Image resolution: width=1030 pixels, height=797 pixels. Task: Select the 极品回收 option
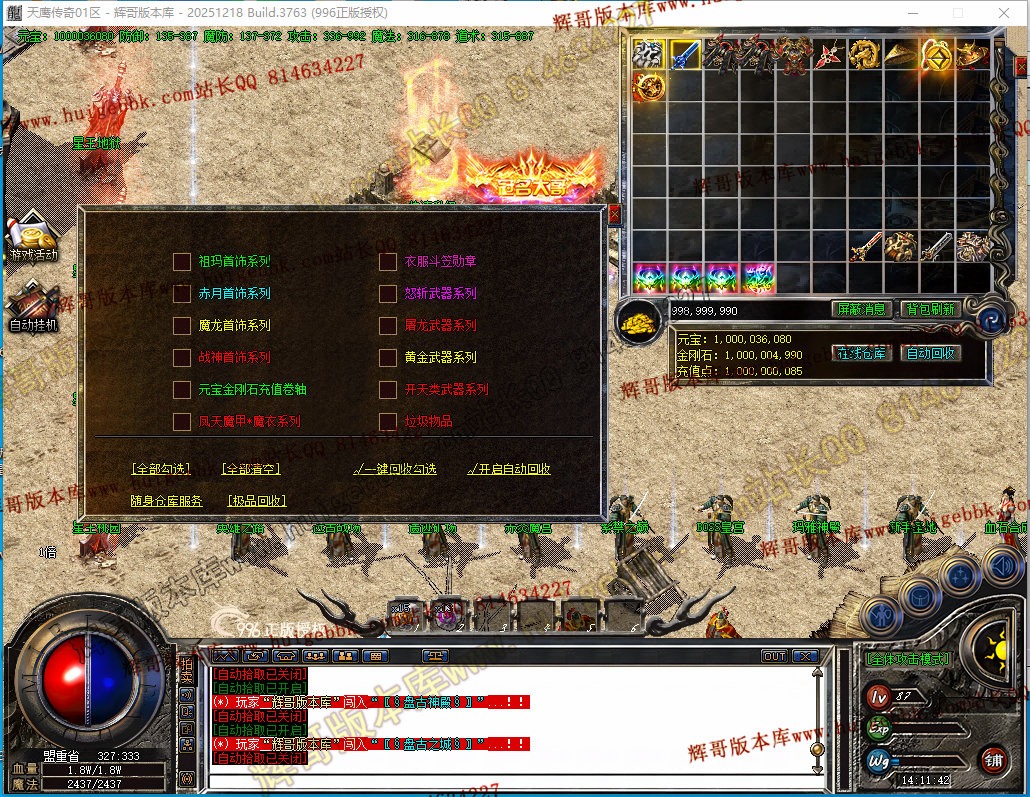[256, 501]
